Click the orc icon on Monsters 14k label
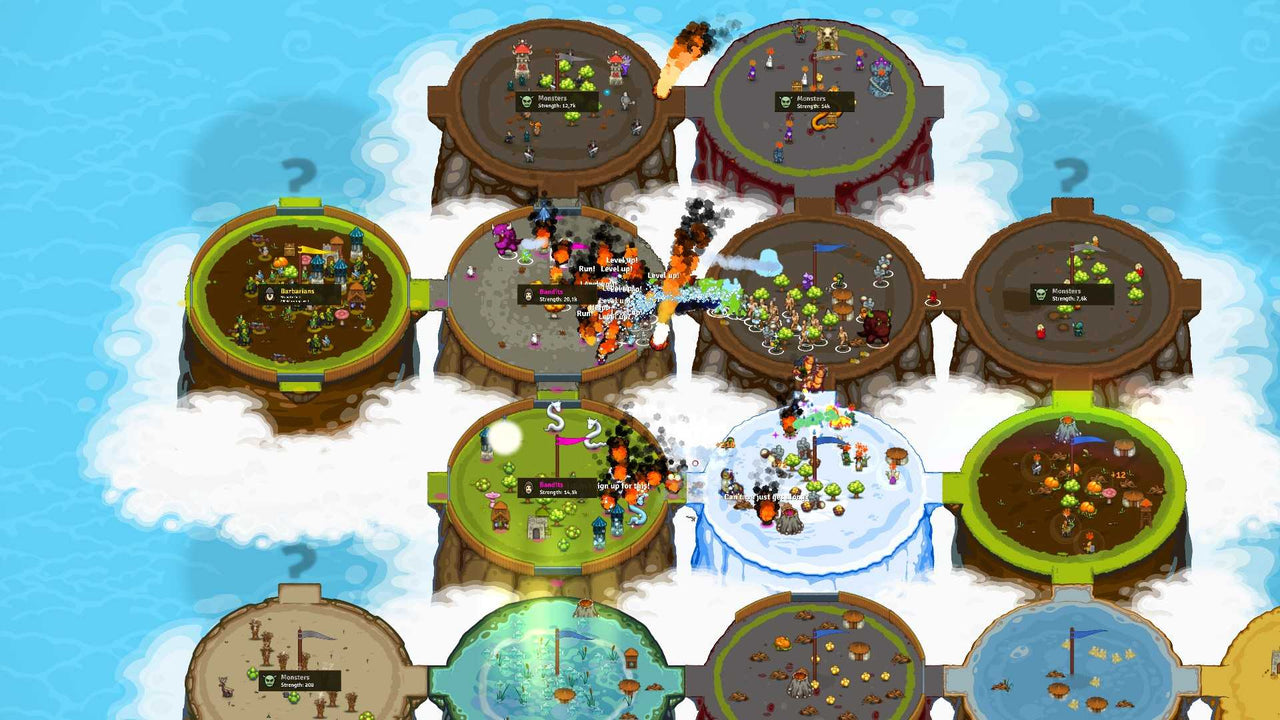Viewport: 1280px width, 720px height. tap(785, 101)
